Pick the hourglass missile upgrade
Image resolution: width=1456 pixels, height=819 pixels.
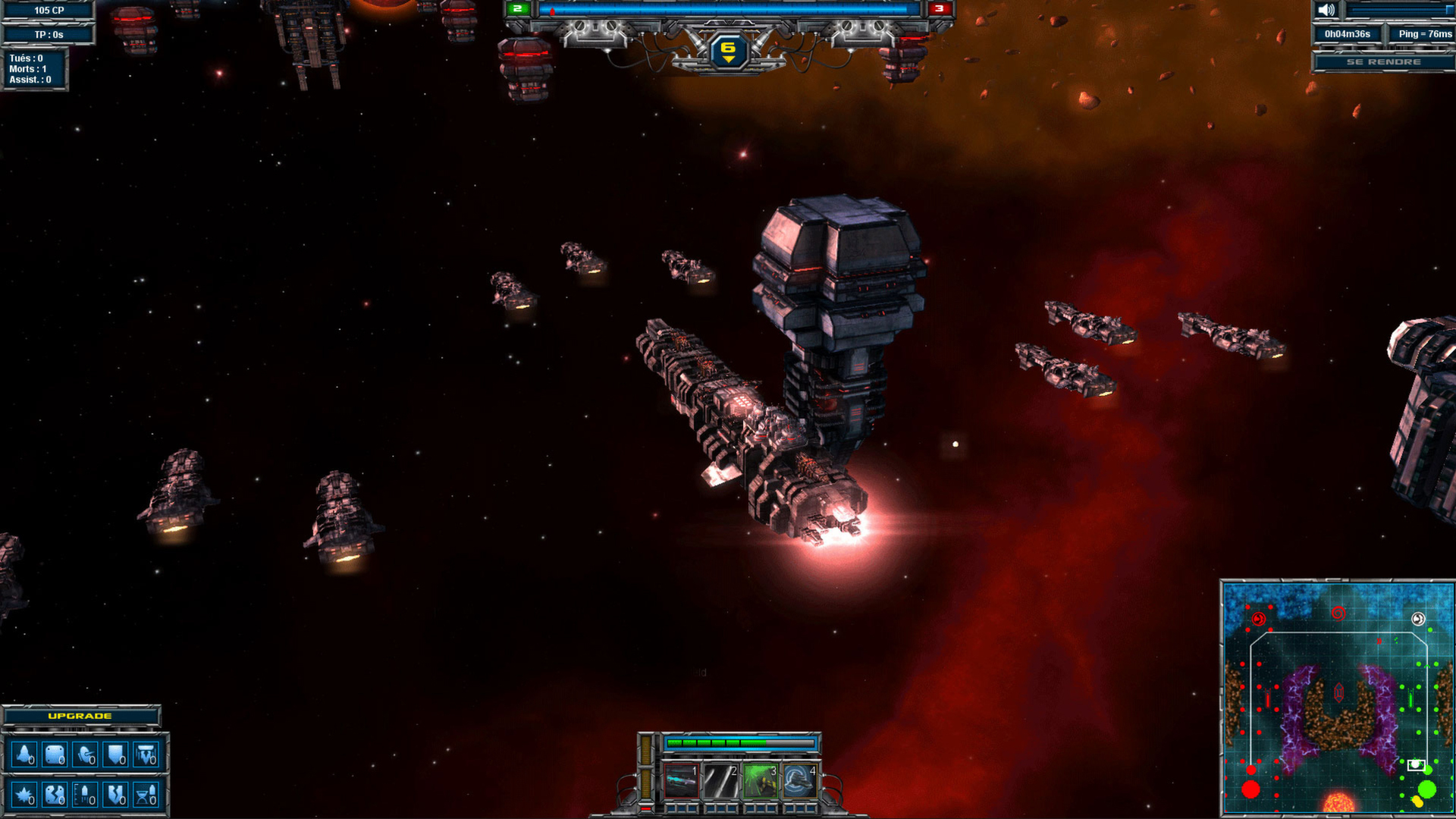(146, 795)
